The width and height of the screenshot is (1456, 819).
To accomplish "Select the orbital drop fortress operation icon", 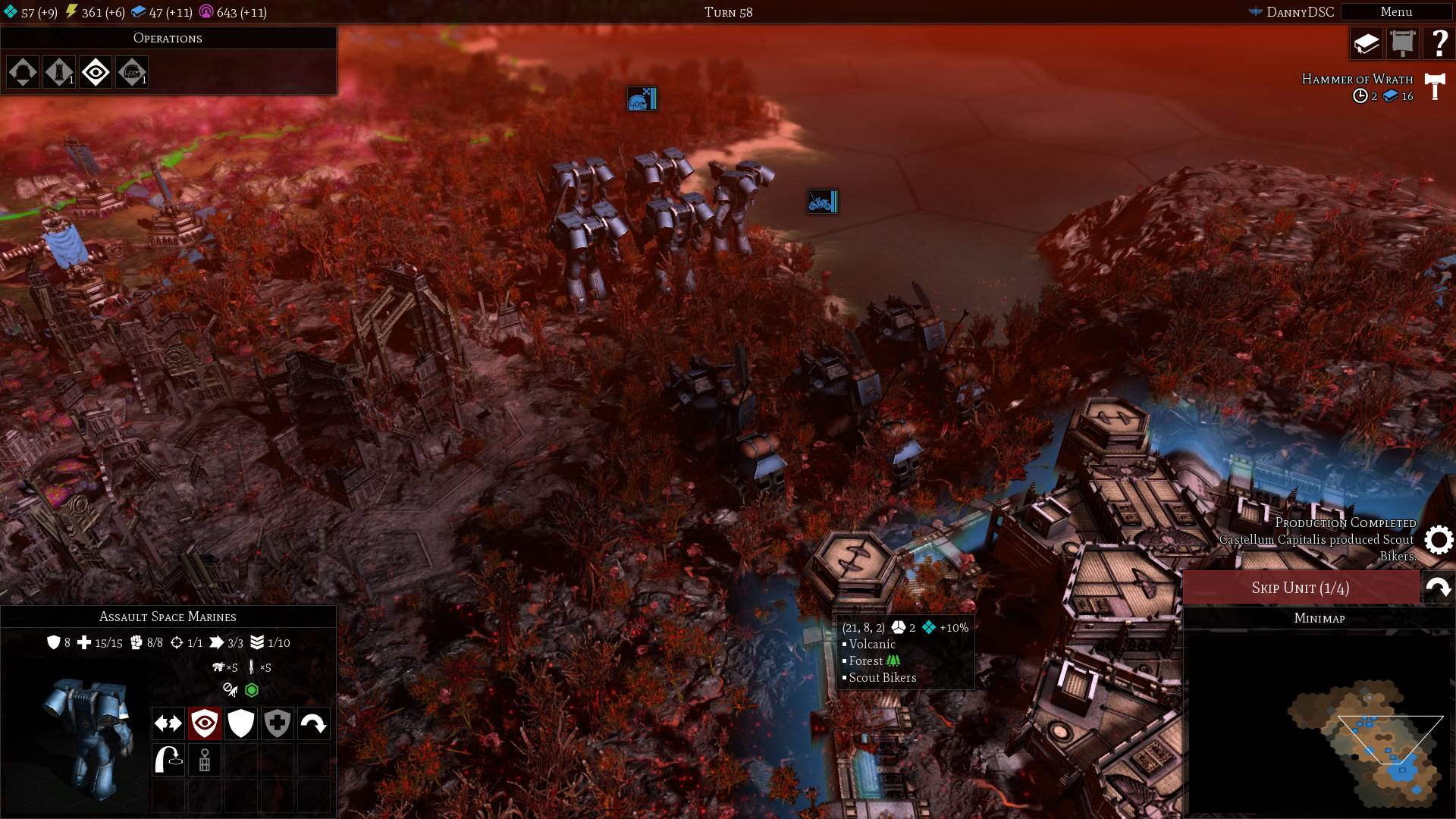I will (x=23, y=73).
